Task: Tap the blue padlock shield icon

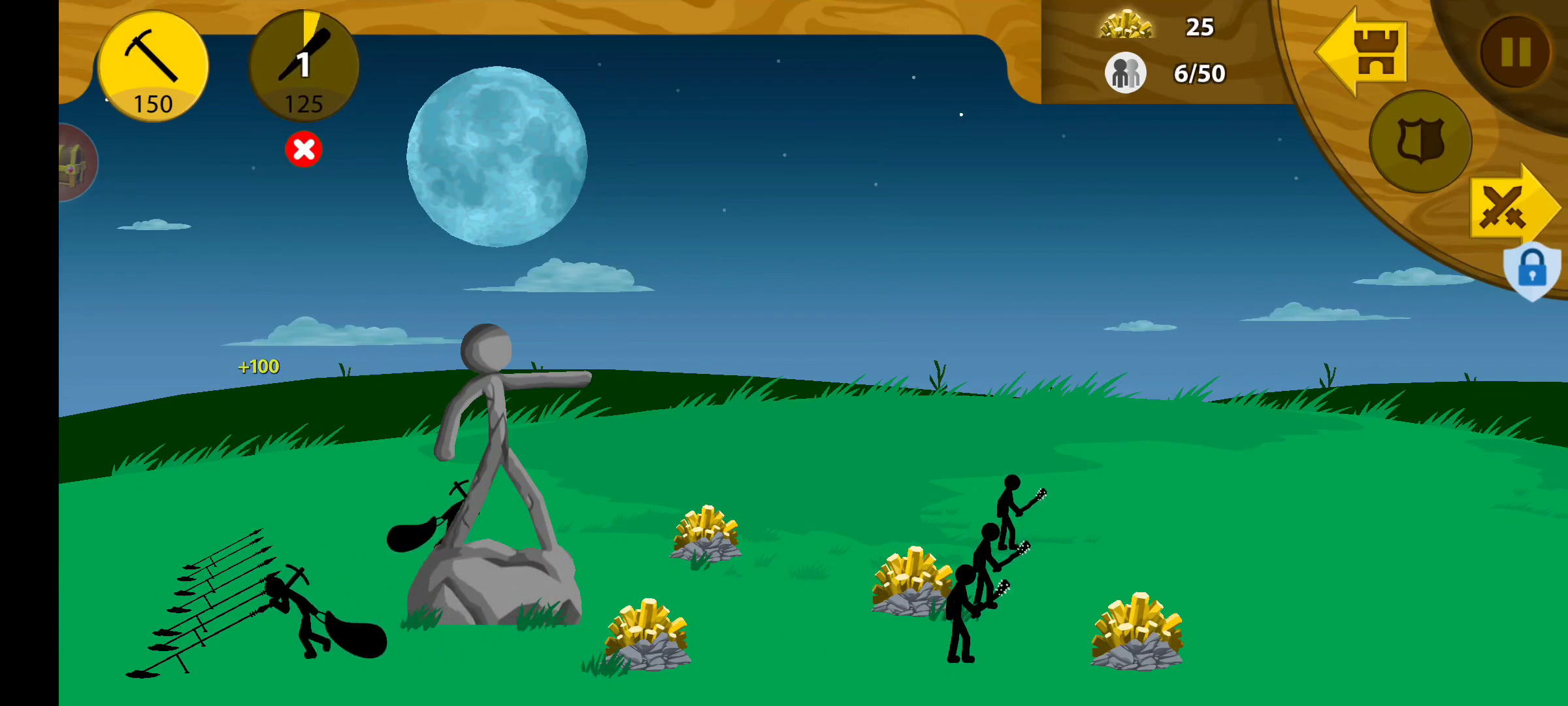Action: point(1531,270)
